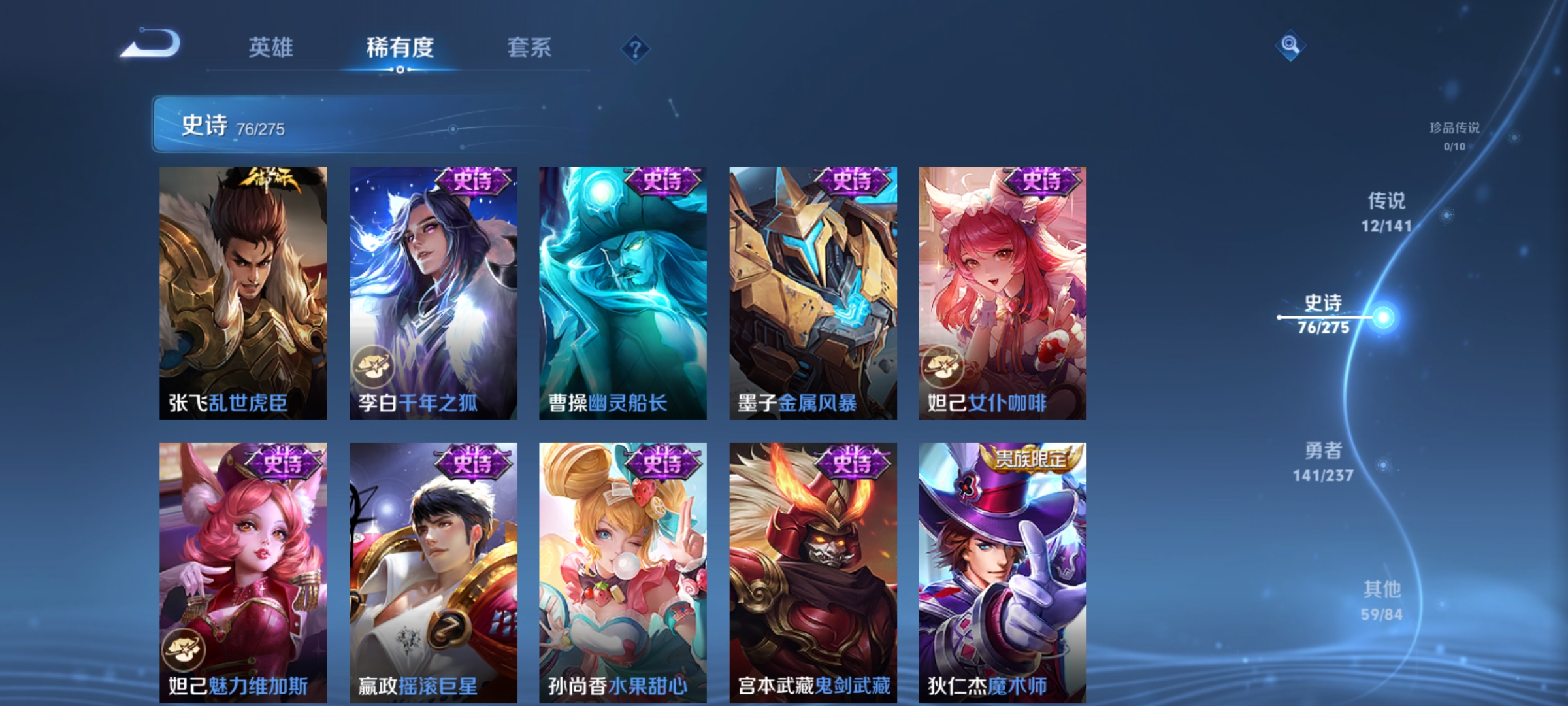Switch to the 英雄 tab
Viewport: 1568px width, 706px height.
point(271,47)
